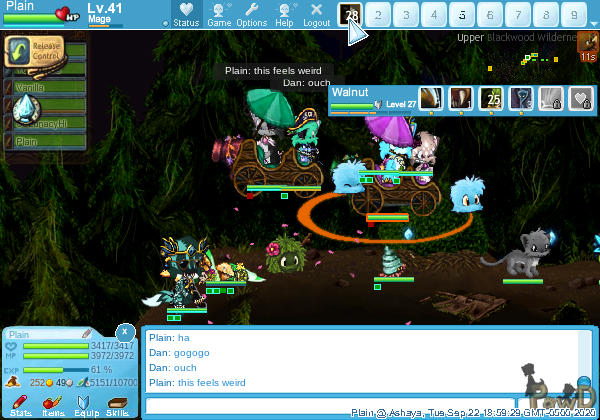This screenshot has width=600, height=420.
Task: Open the Items inventory
Action: 53,404
